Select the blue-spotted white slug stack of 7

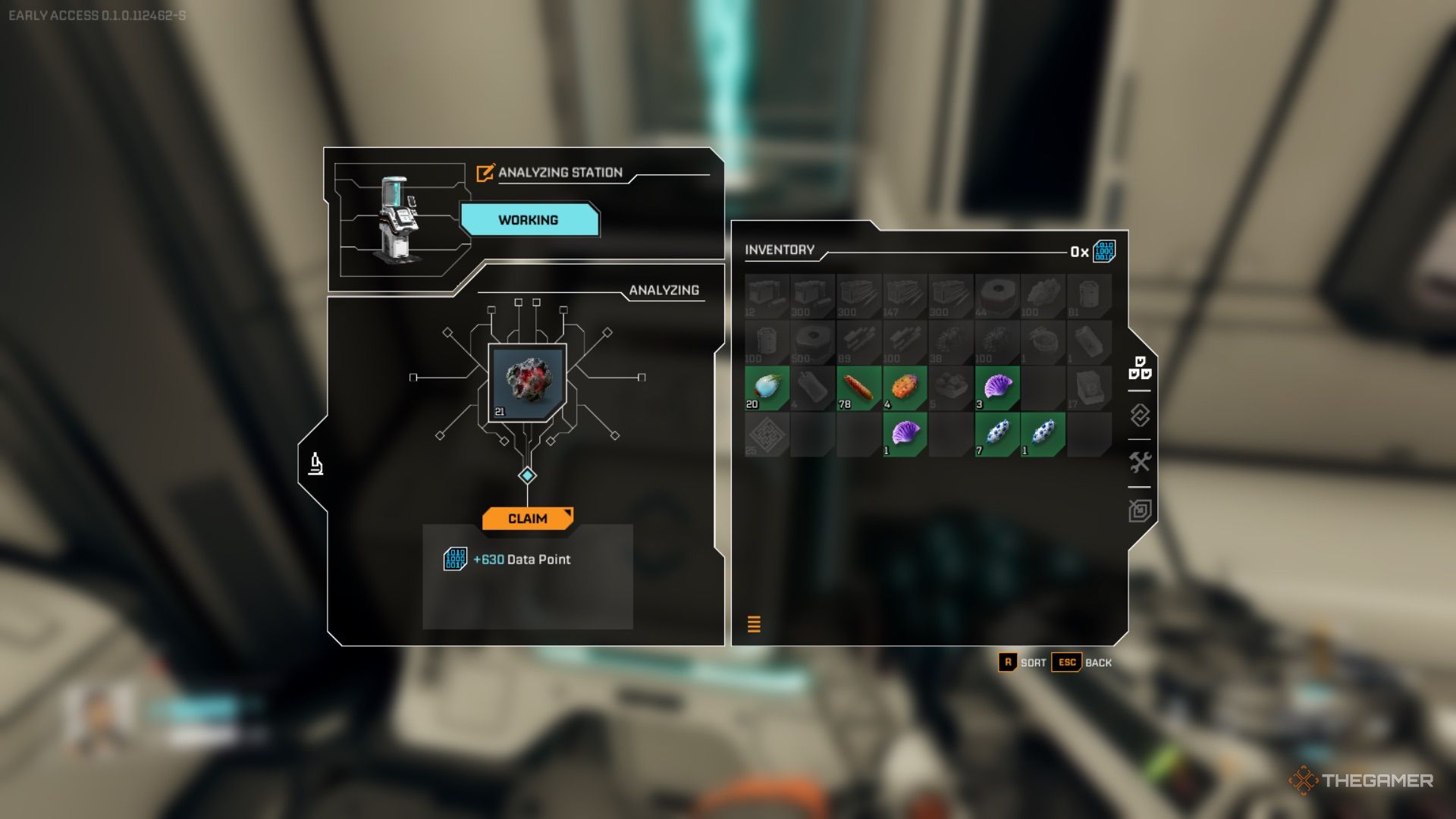[x=996, y=434]
